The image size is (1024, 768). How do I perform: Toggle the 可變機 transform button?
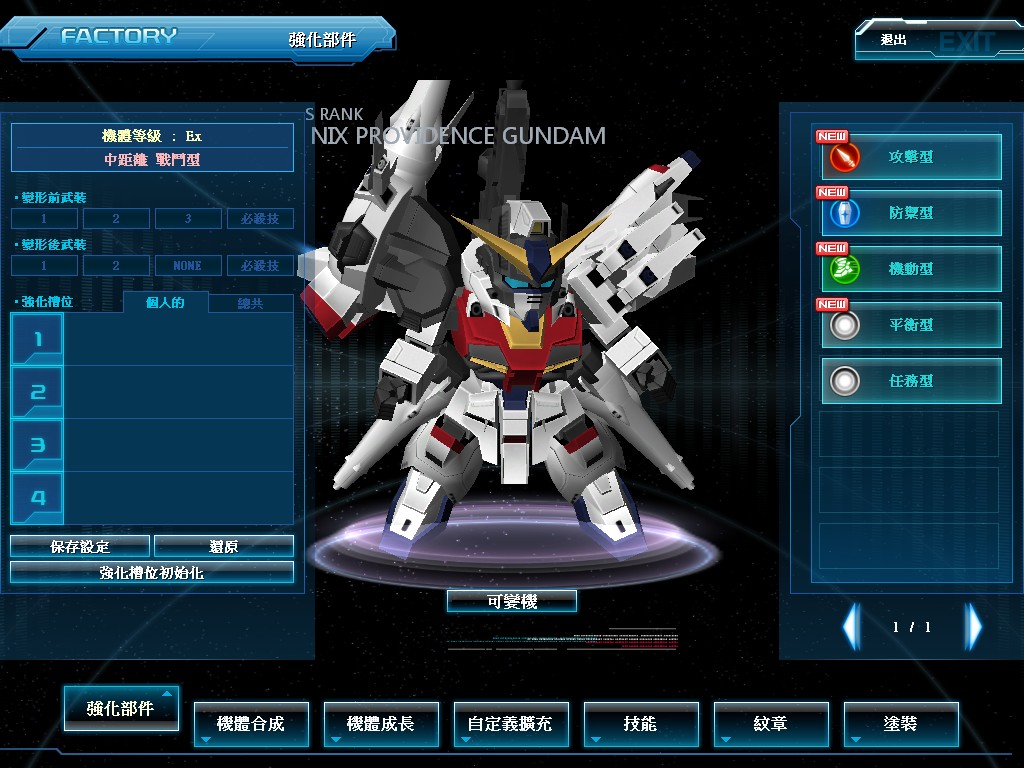[x=512, y=601]
